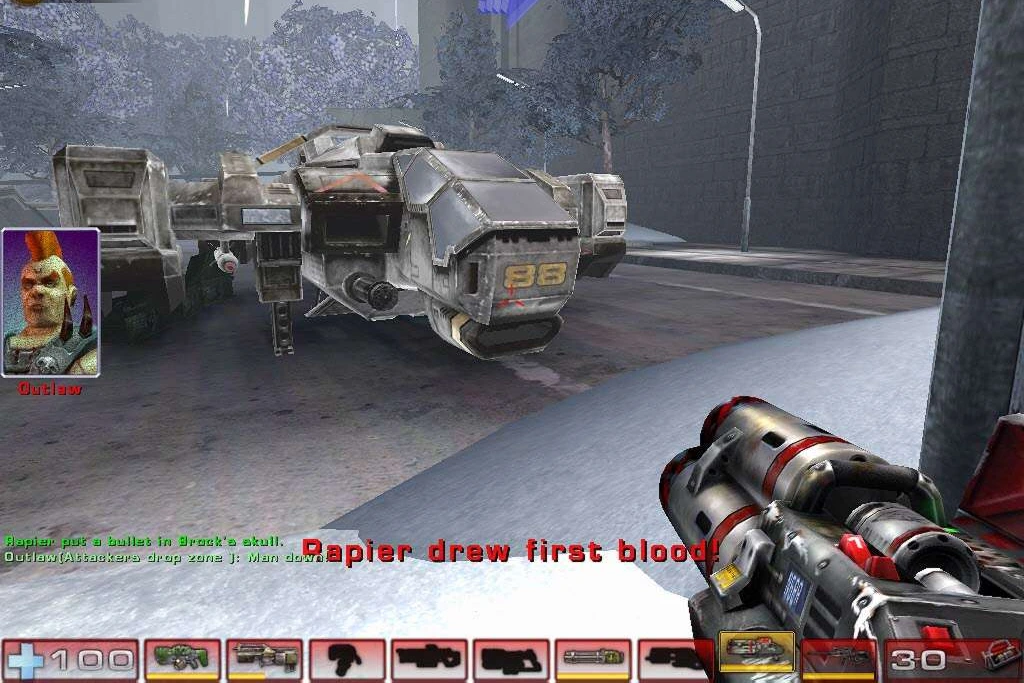
Task: Choose the minigun in the weapon bar
Action: click(593, 659)
